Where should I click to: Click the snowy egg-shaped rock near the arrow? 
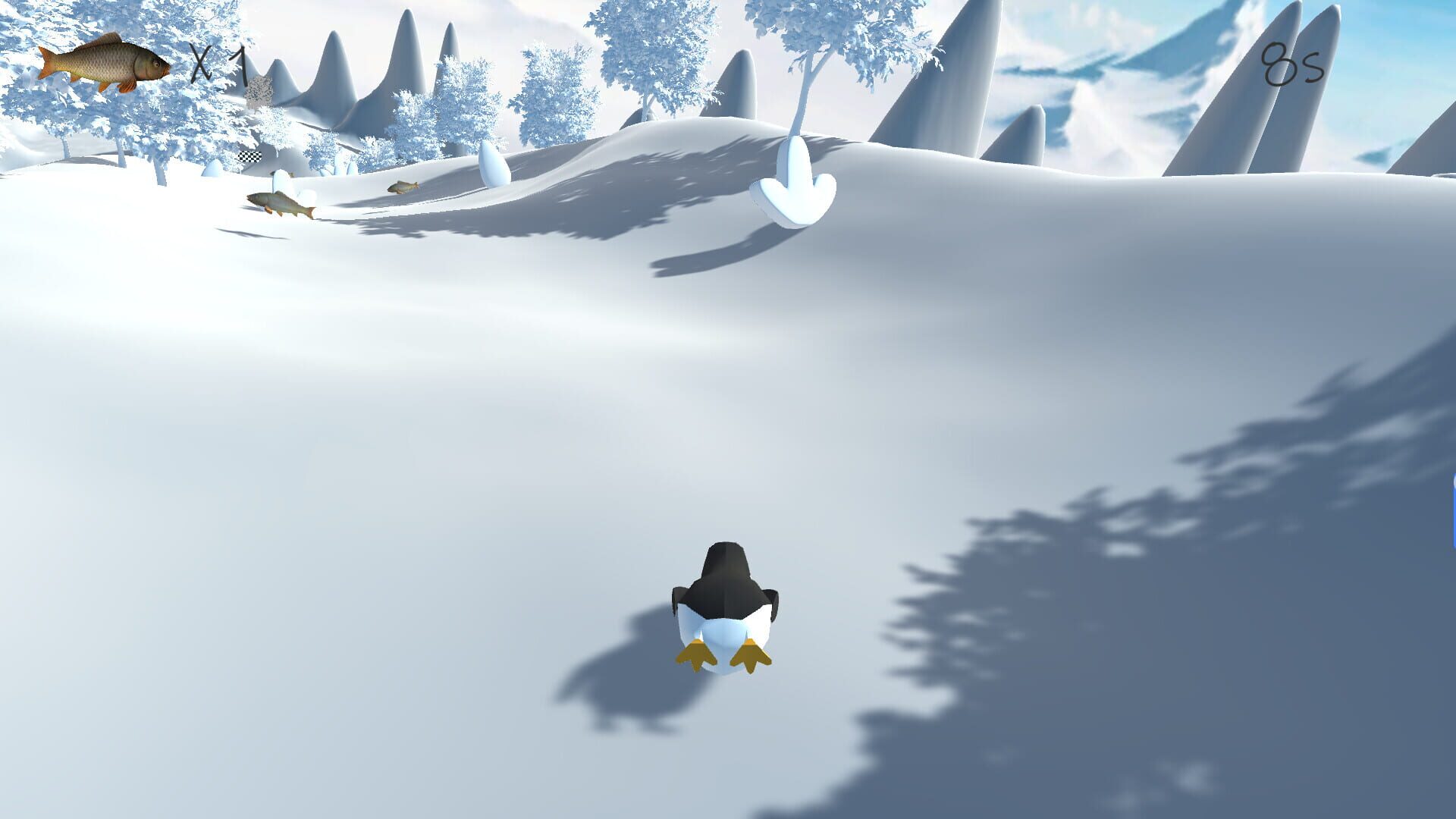494,159
